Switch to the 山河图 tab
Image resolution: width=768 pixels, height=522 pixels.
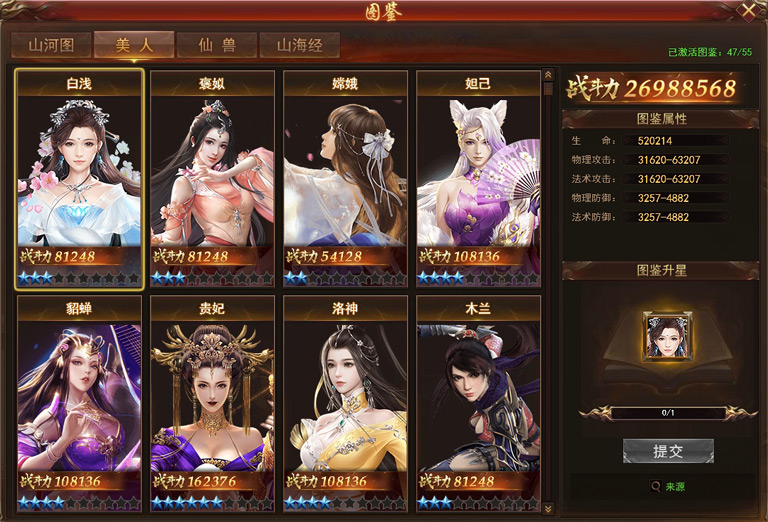click(x=51, y=45)
